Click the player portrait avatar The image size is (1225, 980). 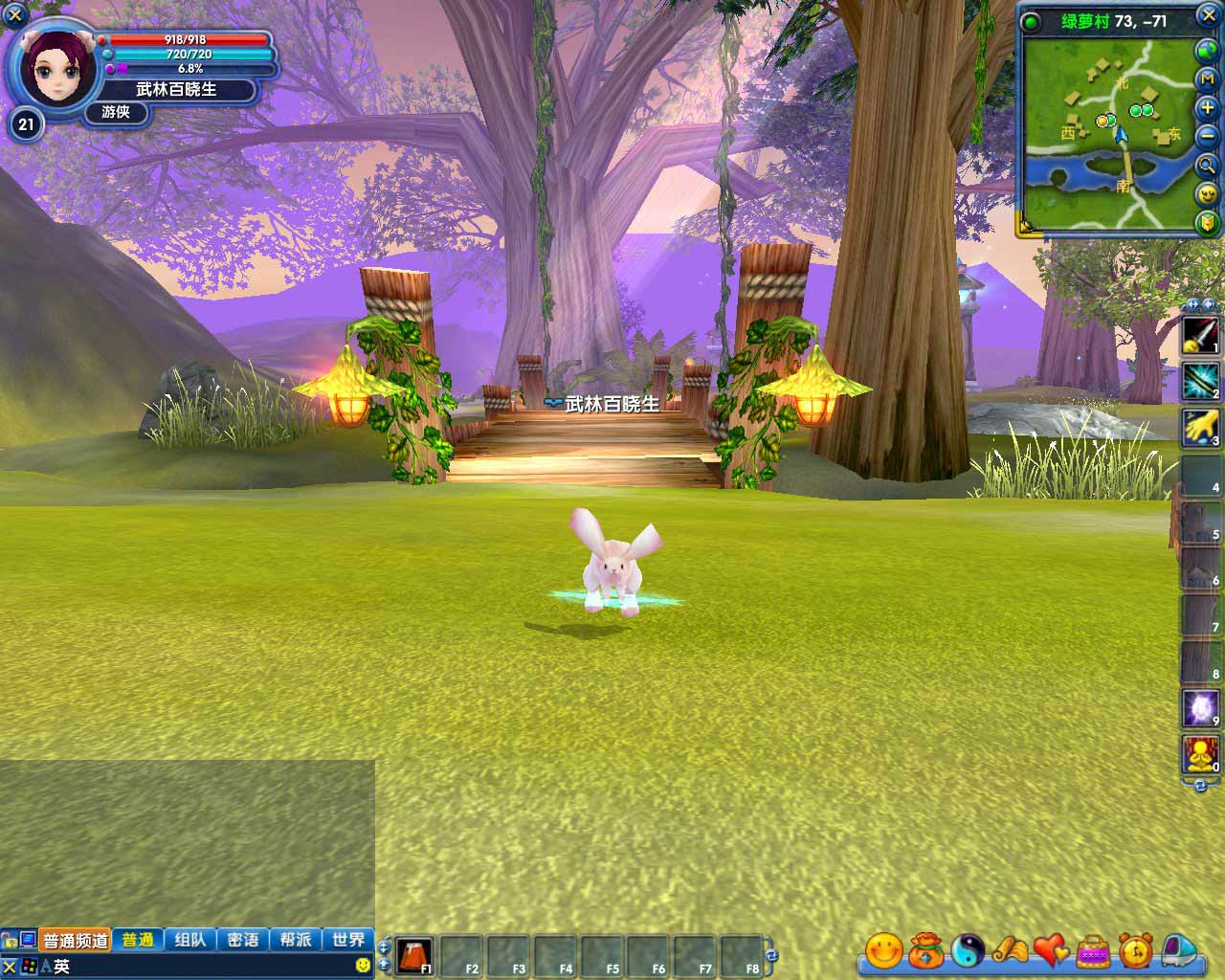tap(51, 67)
